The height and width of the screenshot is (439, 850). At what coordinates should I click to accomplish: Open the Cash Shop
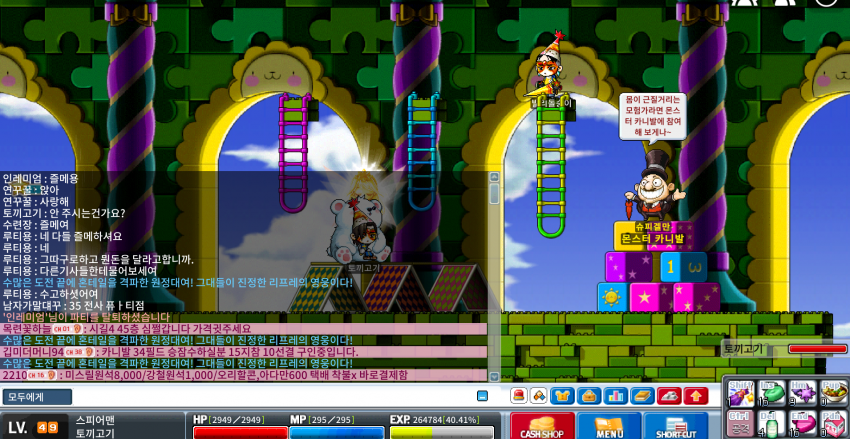pyautogui.click(x=542, y=425)
